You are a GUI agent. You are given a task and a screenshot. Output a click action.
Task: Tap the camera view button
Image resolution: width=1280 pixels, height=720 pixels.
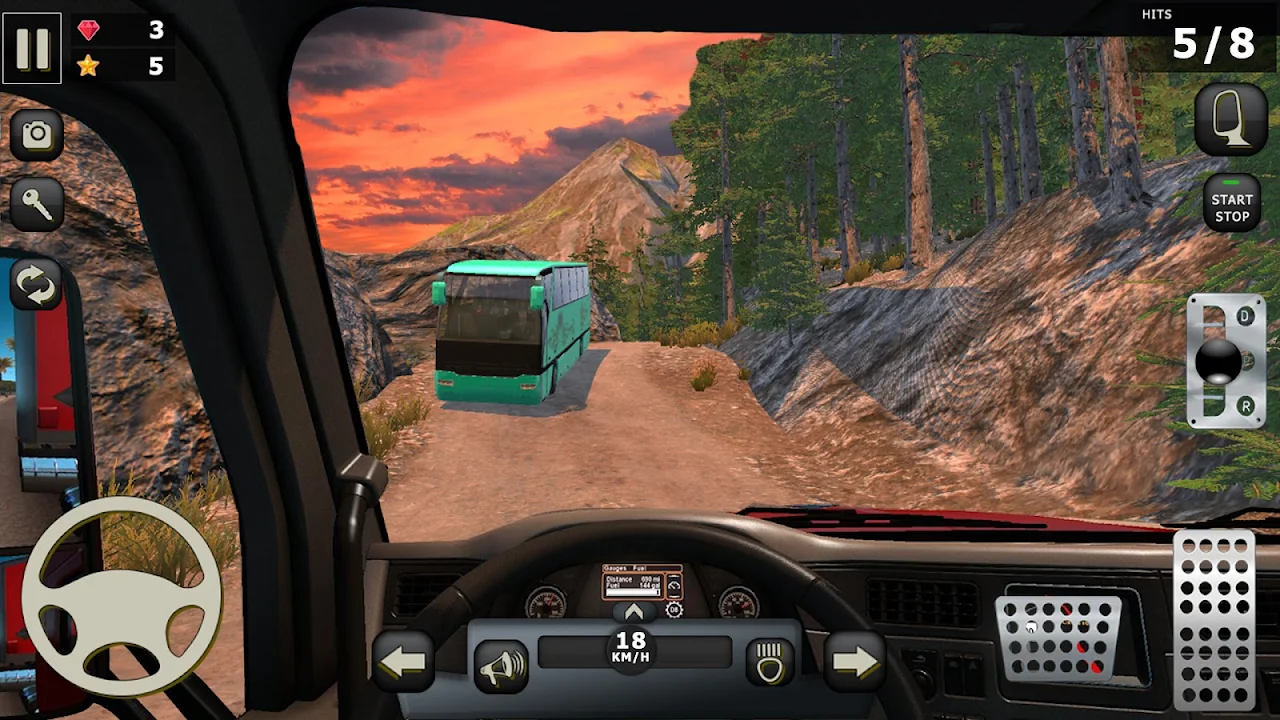37,135
